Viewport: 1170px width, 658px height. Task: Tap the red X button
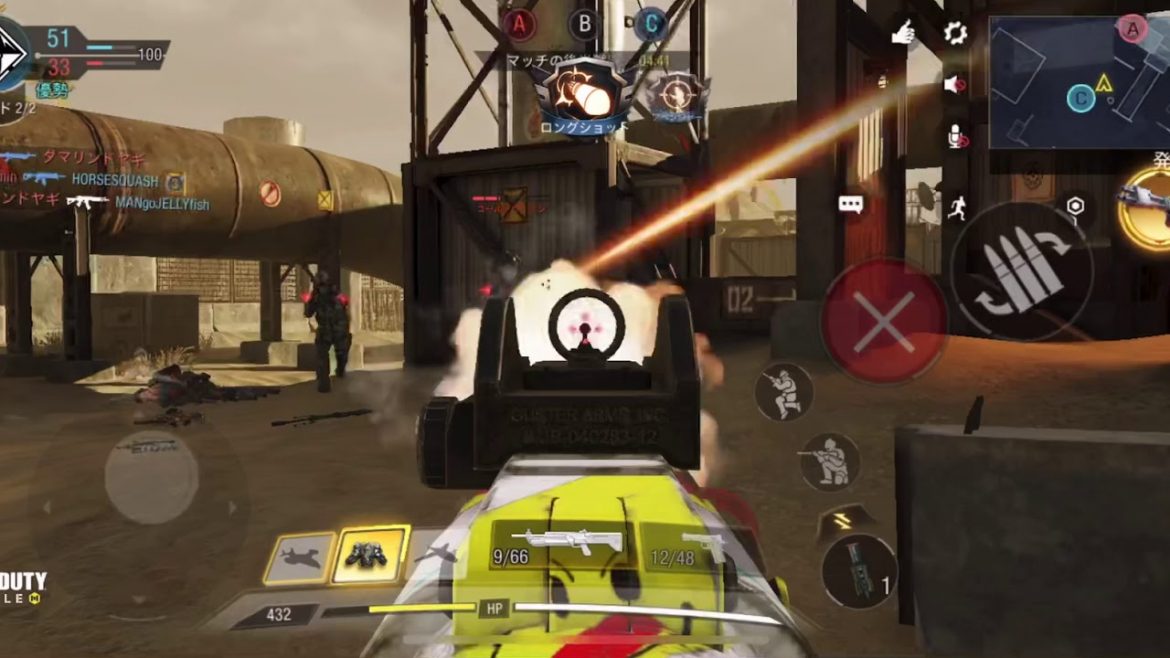tap(884, 322)
